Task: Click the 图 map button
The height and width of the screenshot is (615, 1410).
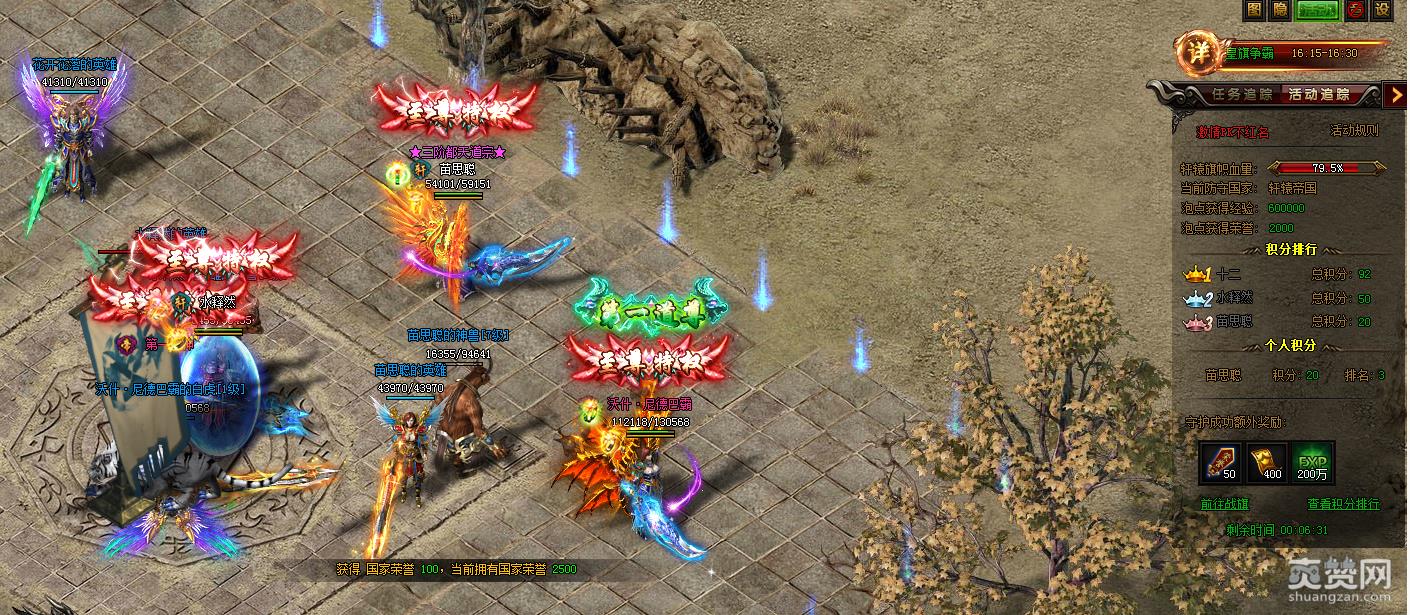Action: pyautogui.click(x=1255, y=10)
